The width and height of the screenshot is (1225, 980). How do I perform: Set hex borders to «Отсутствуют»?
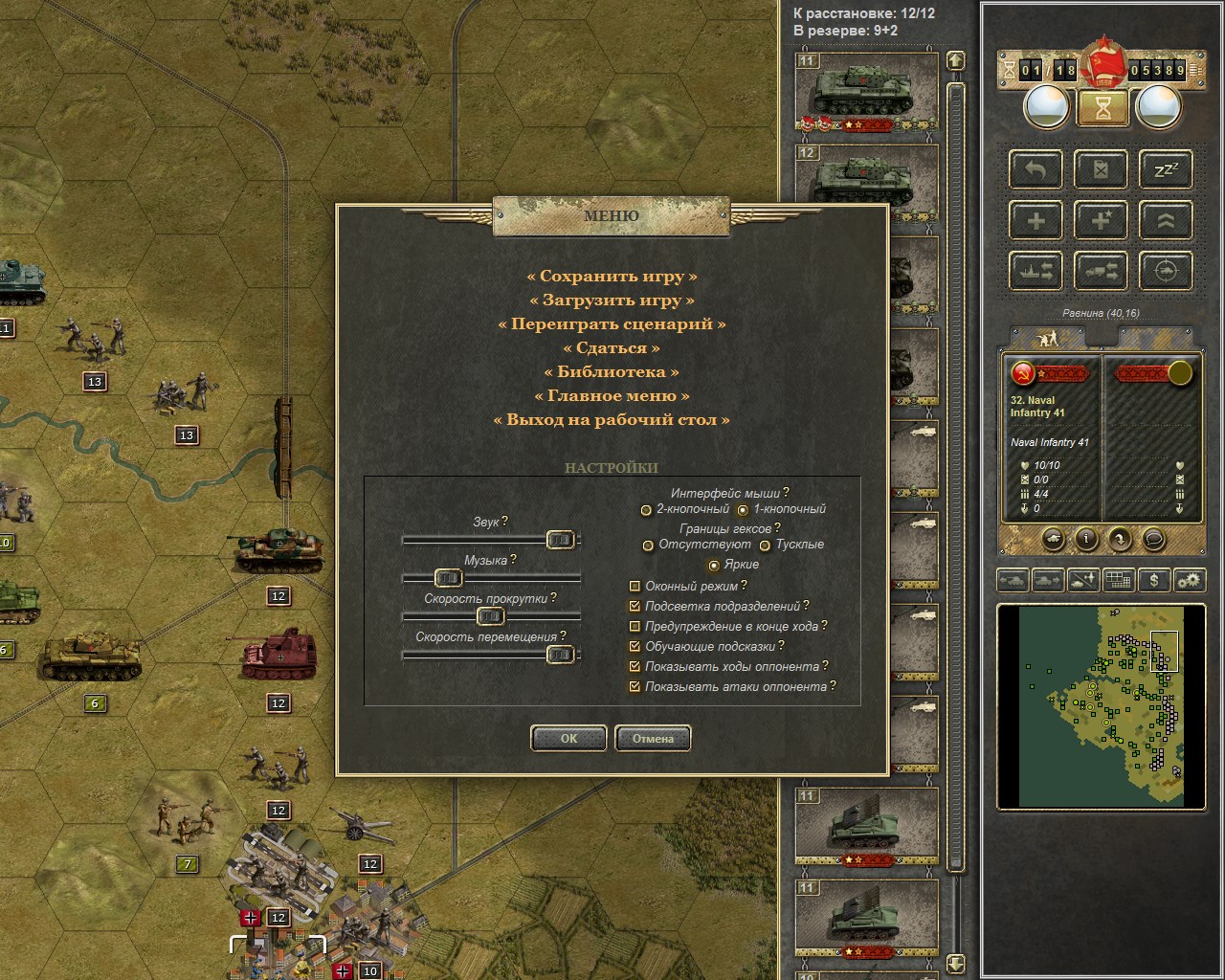(x=649, y=546)
